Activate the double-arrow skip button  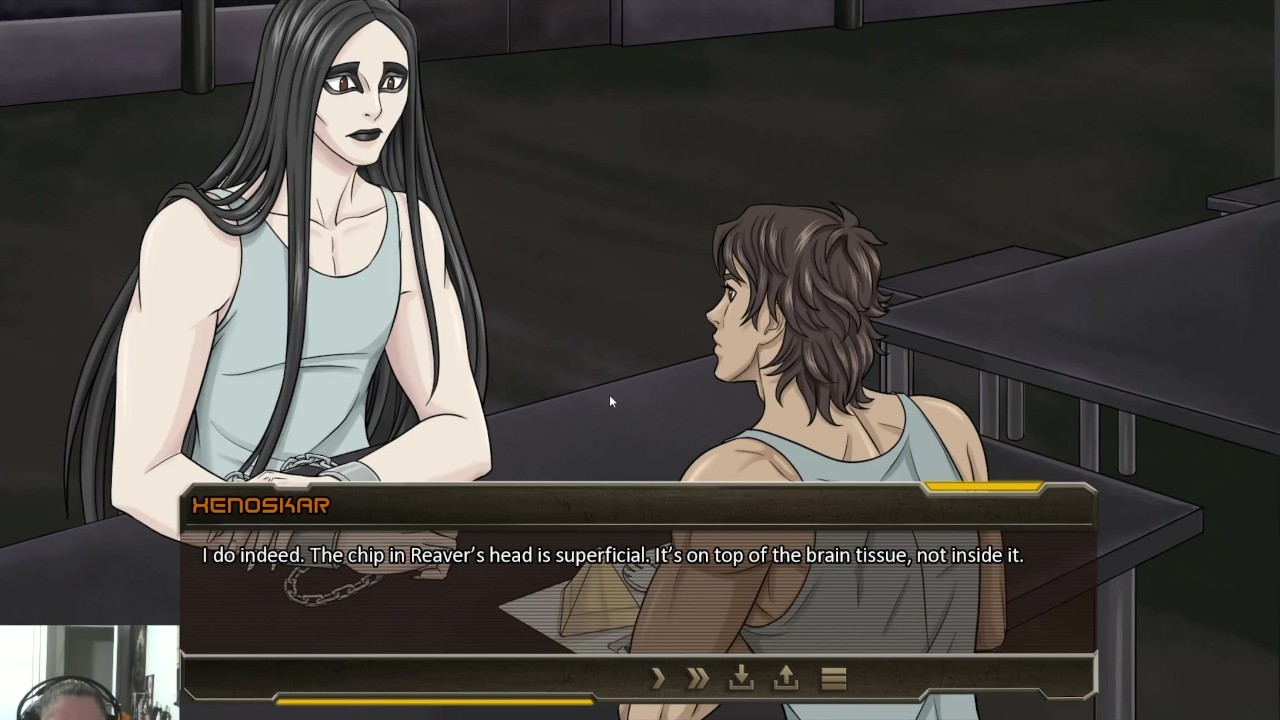tap(698, 679)
